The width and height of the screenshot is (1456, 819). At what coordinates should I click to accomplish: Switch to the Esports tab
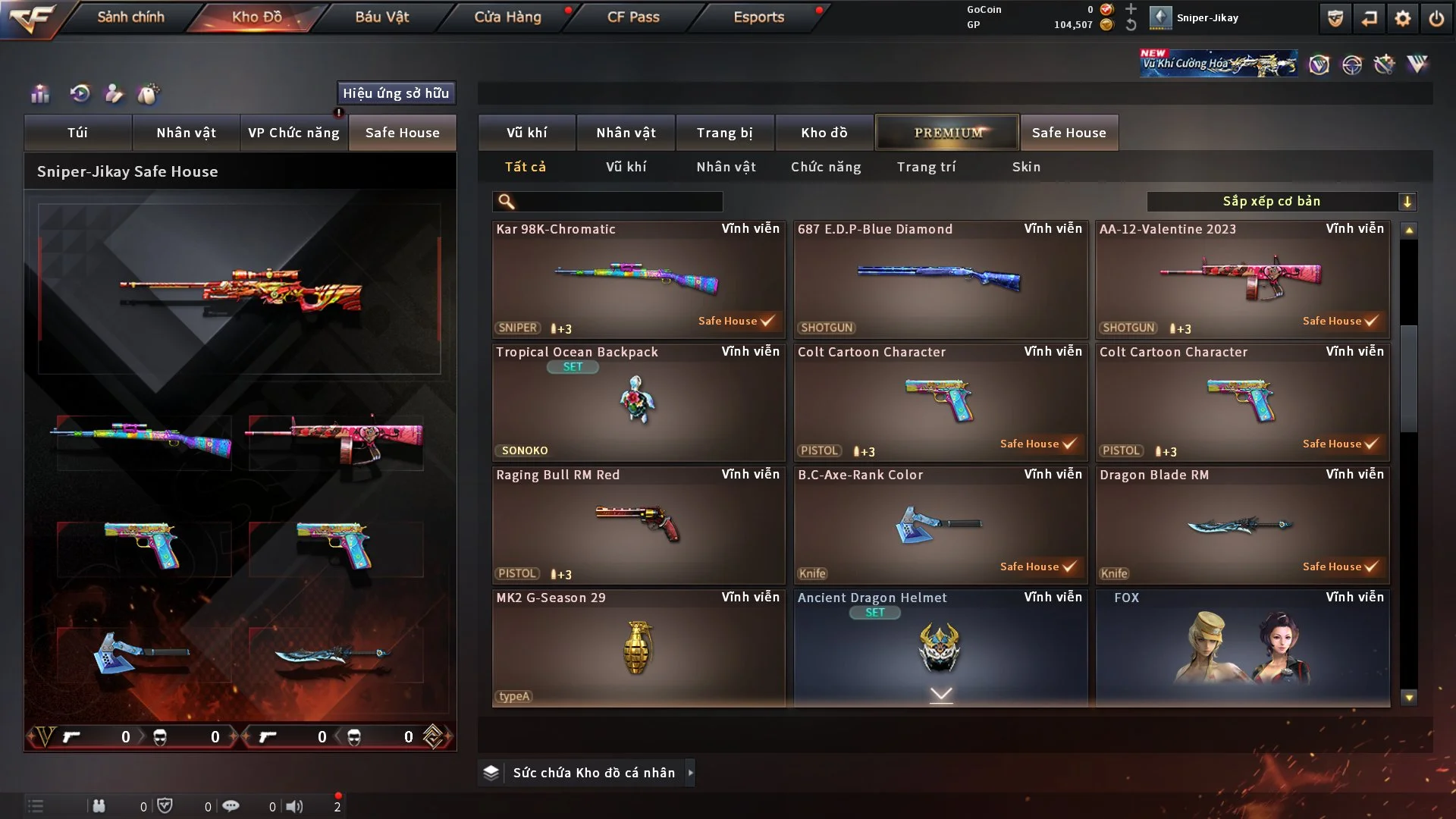point(758,17)
